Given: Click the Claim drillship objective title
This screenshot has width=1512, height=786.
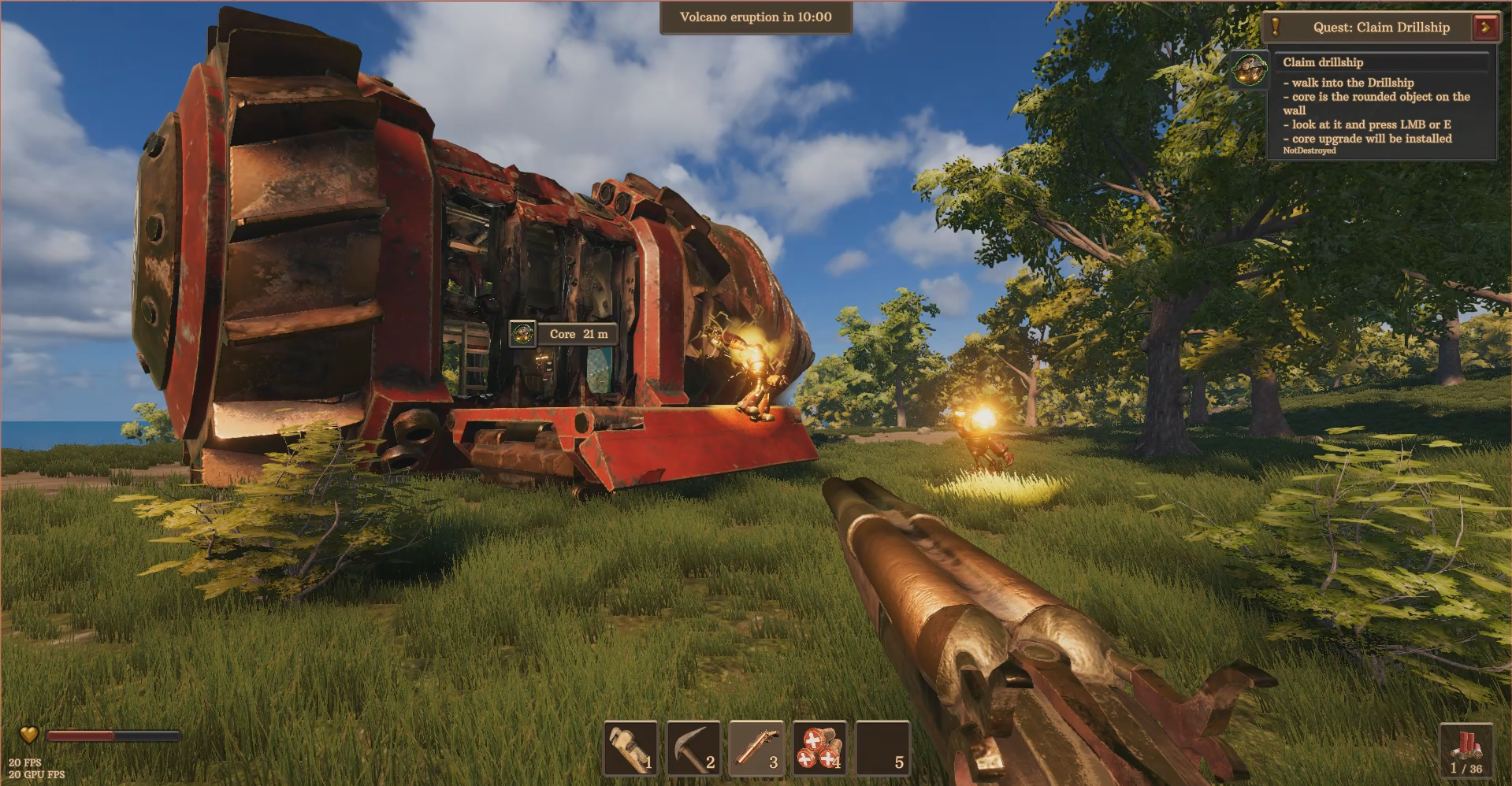Looking at the screenshot, I should point(1323,62).
